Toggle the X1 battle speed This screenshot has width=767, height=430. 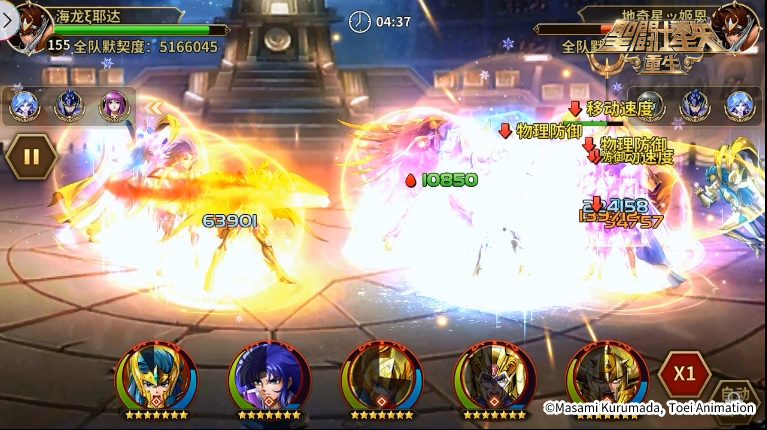click(684, 374)
